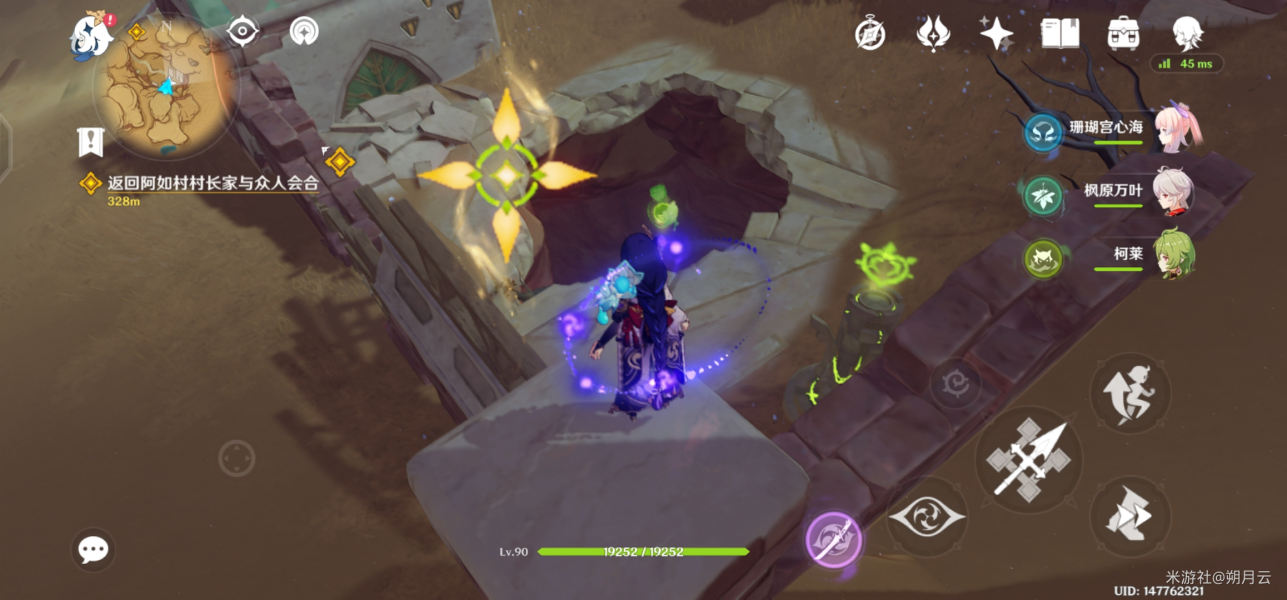Tap the normal attack button

click(1027, 460)
